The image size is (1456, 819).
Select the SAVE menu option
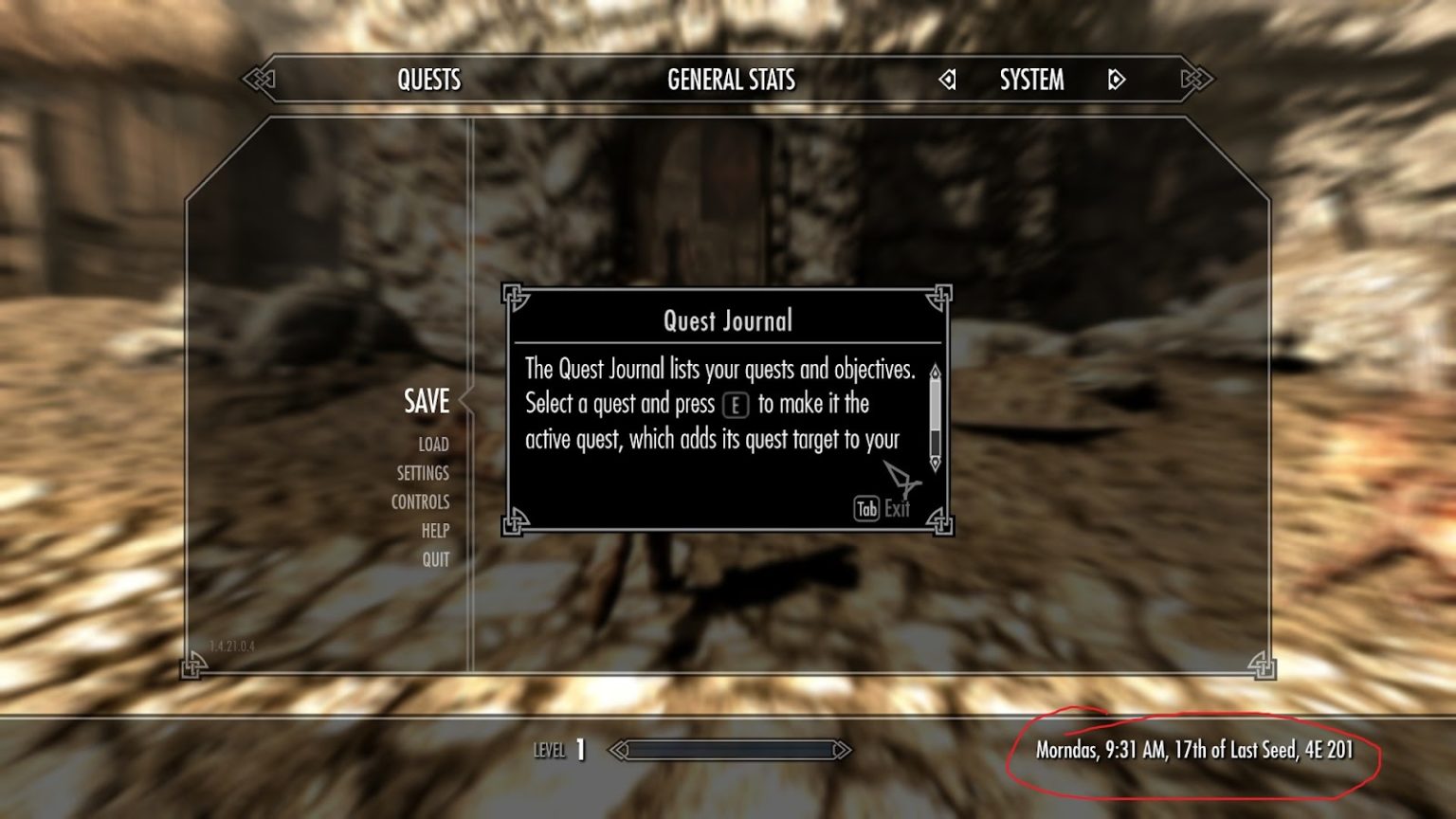tap(425, 402)
